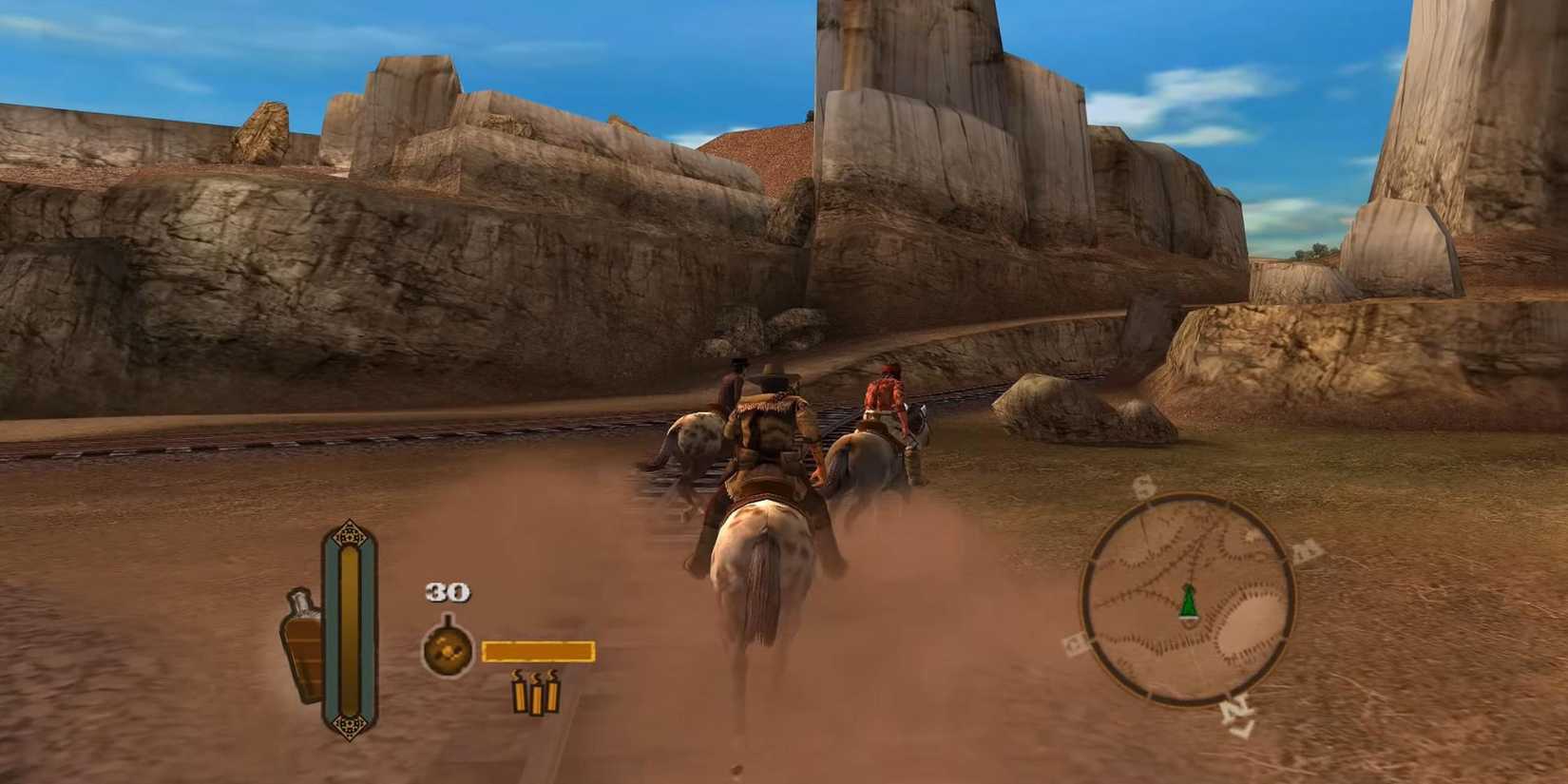Select the leftmost dynamite stick
The height and width of the screenshot is (784, 1568).
pyautogui.click(x=520, y=698)
